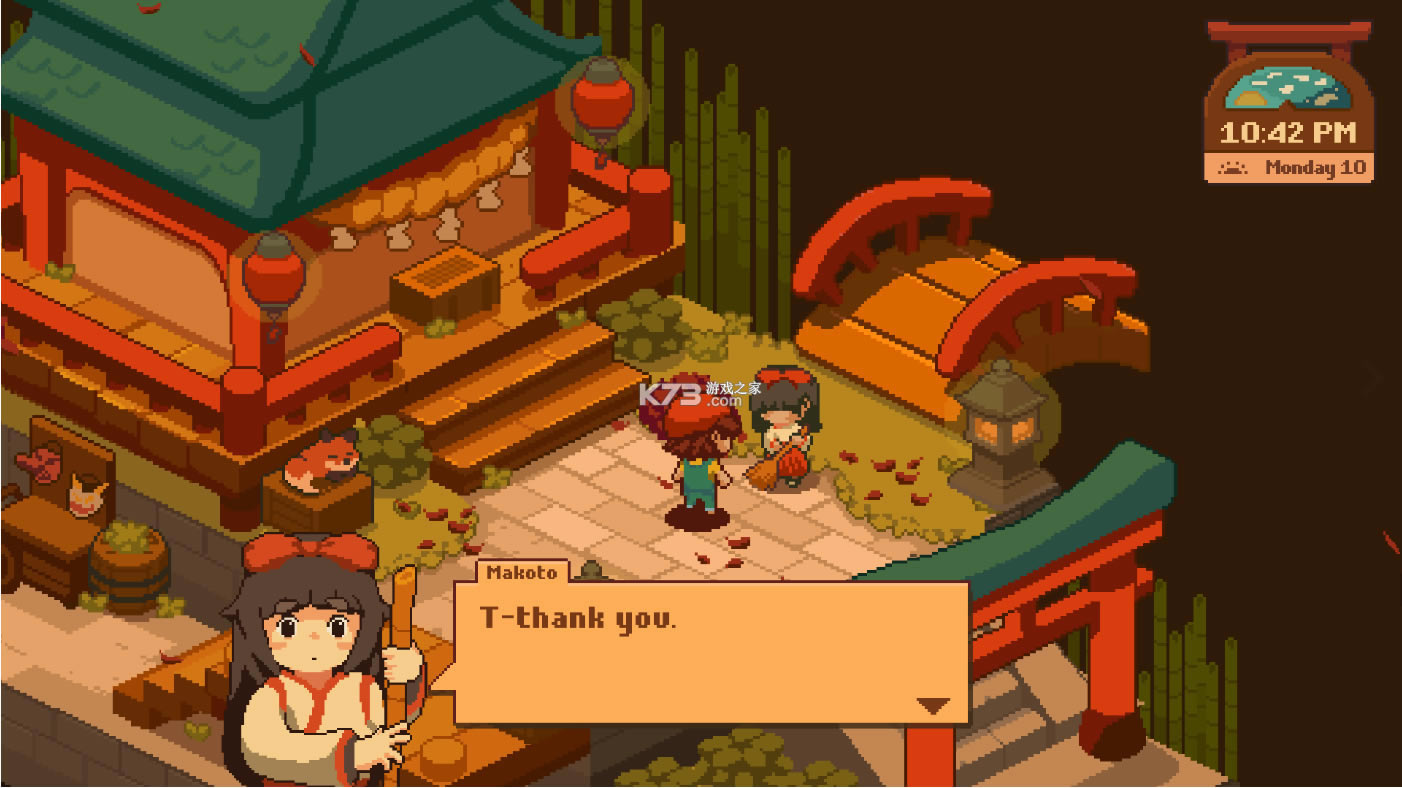Image resolution: width=1402 pixels, height=788 pixels.
Task: Advance dialogue with the down arrow
Action: 932,705
